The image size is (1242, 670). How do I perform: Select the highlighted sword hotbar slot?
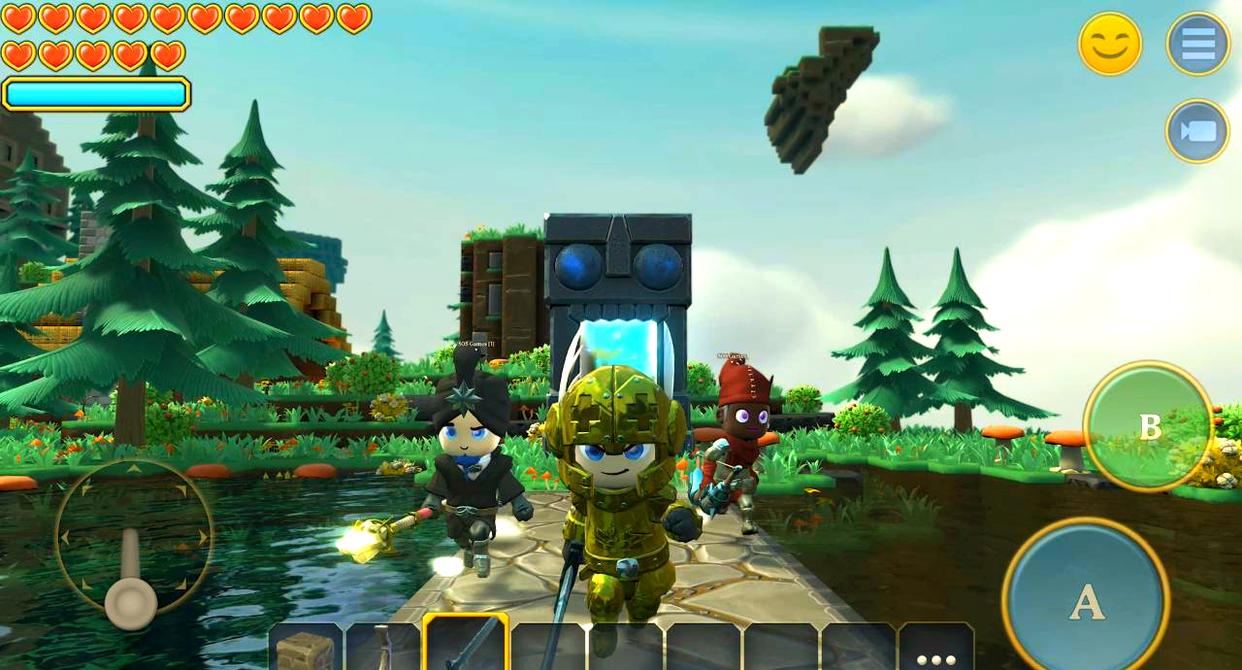[x=465, y=644]
